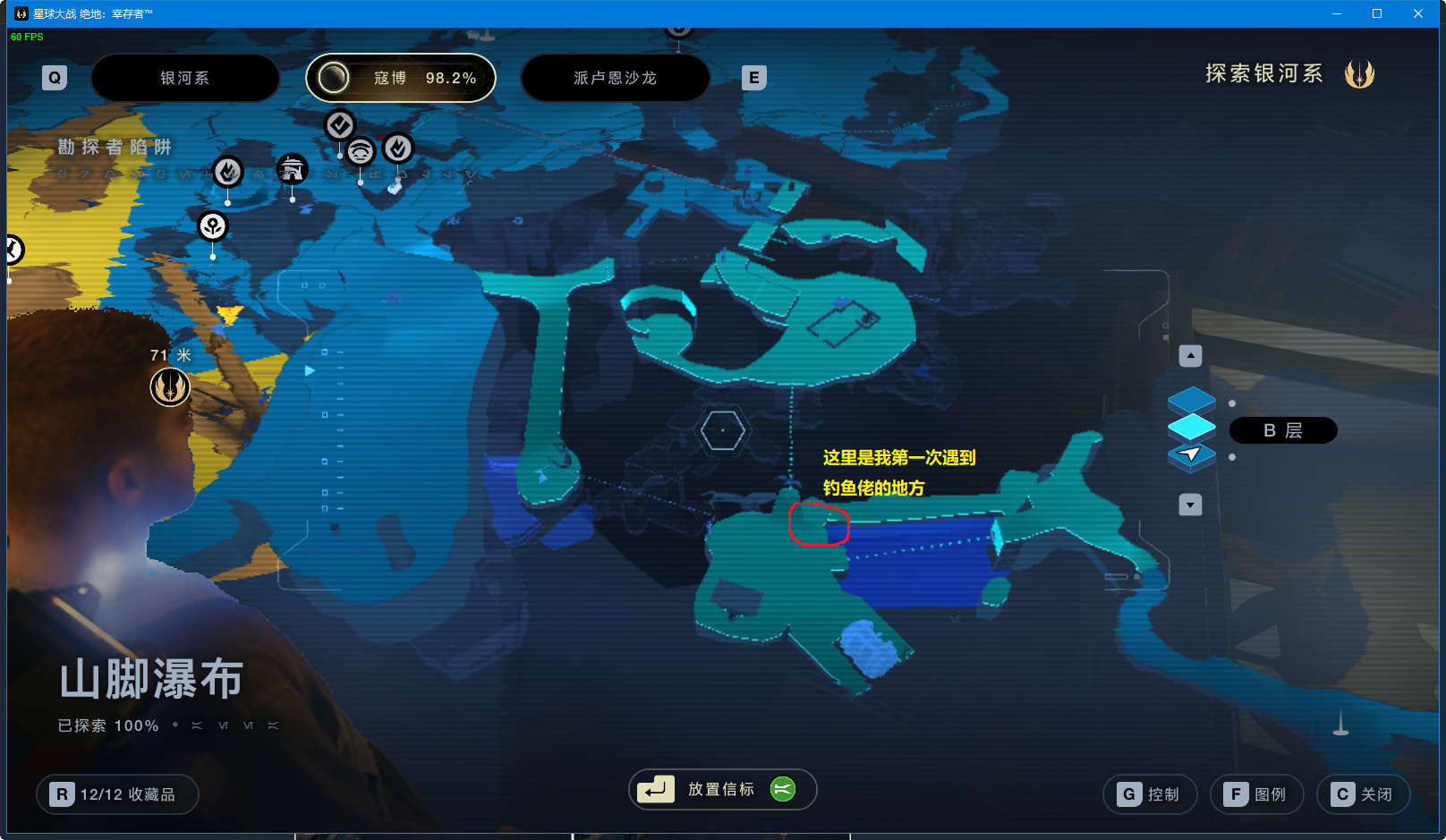This screenshot has height=840, width=1446.
Task: Select the highlighted B 层 map layer diamond
Action: (1191, 426)
